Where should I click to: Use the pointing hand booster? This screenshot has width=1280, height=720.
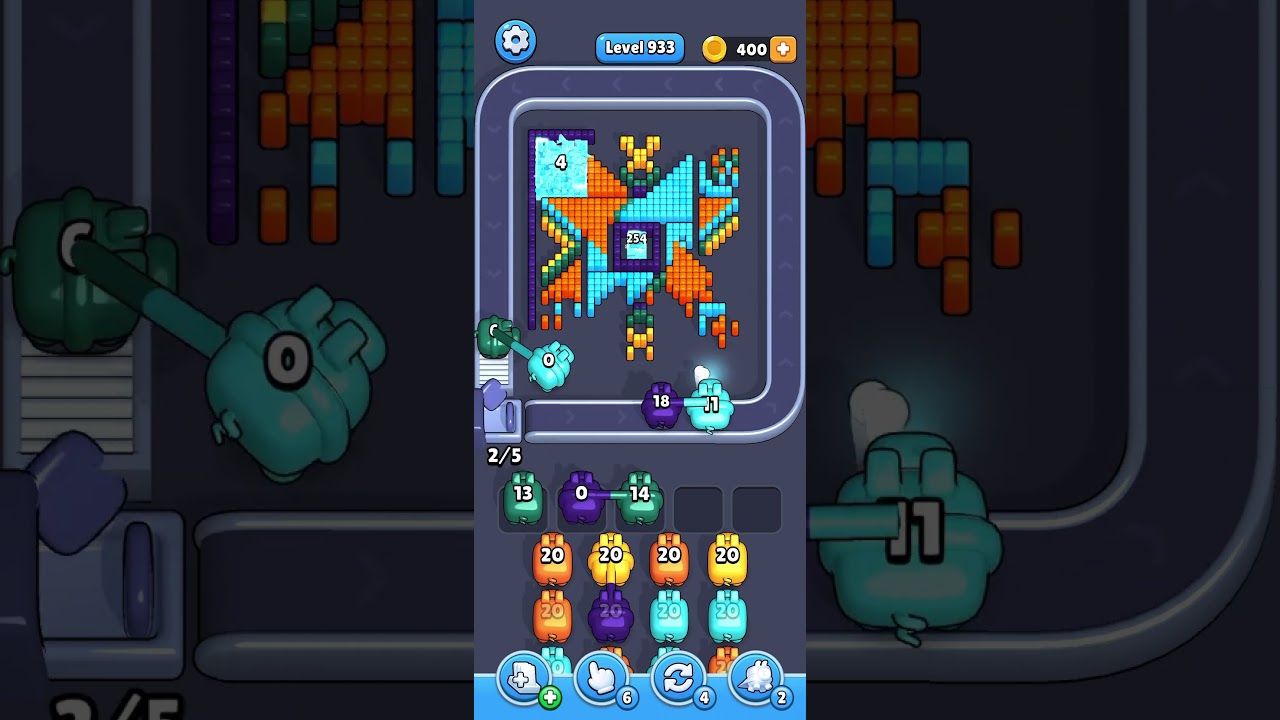pos(601,680)
